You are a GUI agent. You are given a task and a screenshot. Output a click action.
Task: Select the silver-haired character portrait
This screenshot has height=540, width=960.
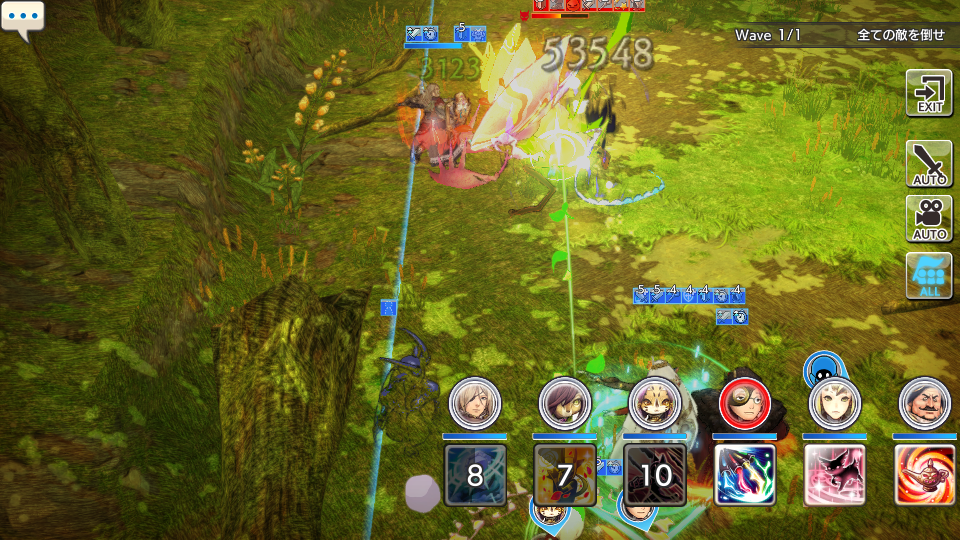pyautogui.click(x=474, y=403)
